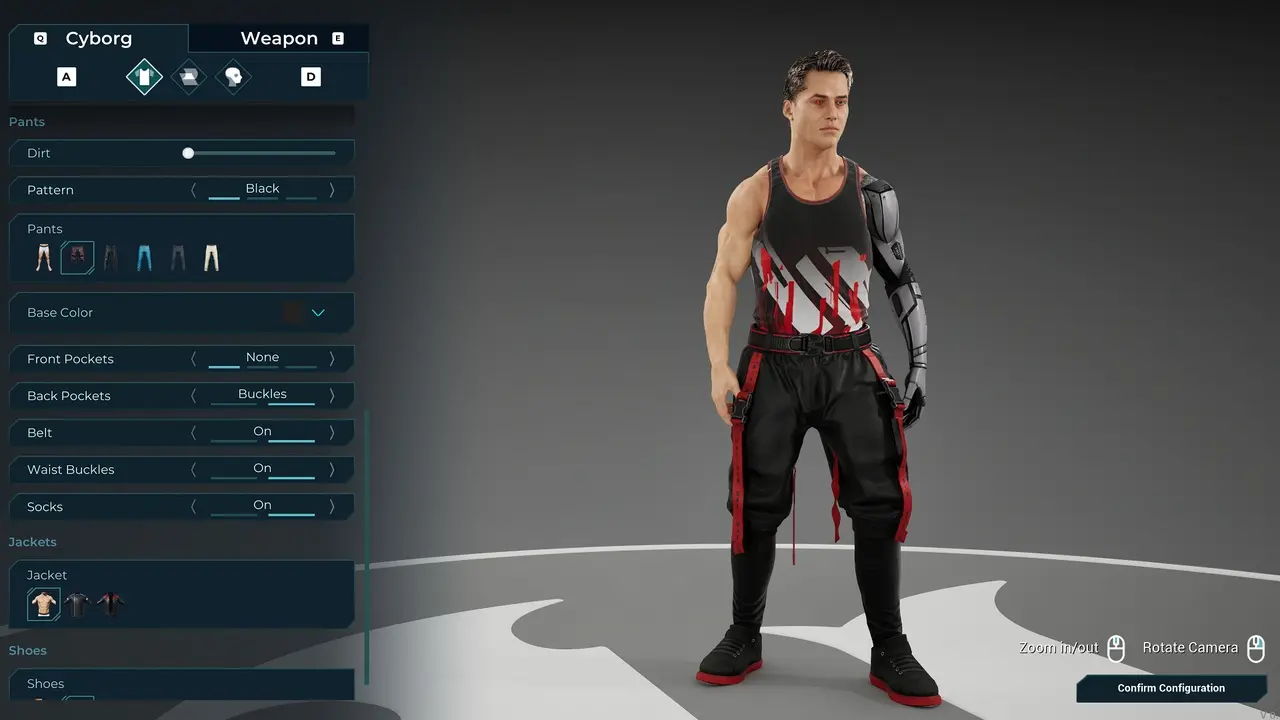The width and height of the screenshot is (1280, 720).
Task: Toggle the Belt option left arrow
Action: [194, 433]
